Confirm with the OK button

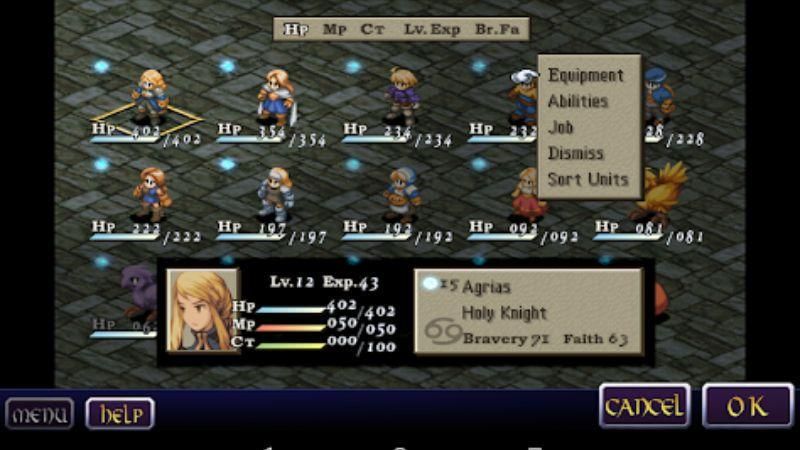(747, 405)
